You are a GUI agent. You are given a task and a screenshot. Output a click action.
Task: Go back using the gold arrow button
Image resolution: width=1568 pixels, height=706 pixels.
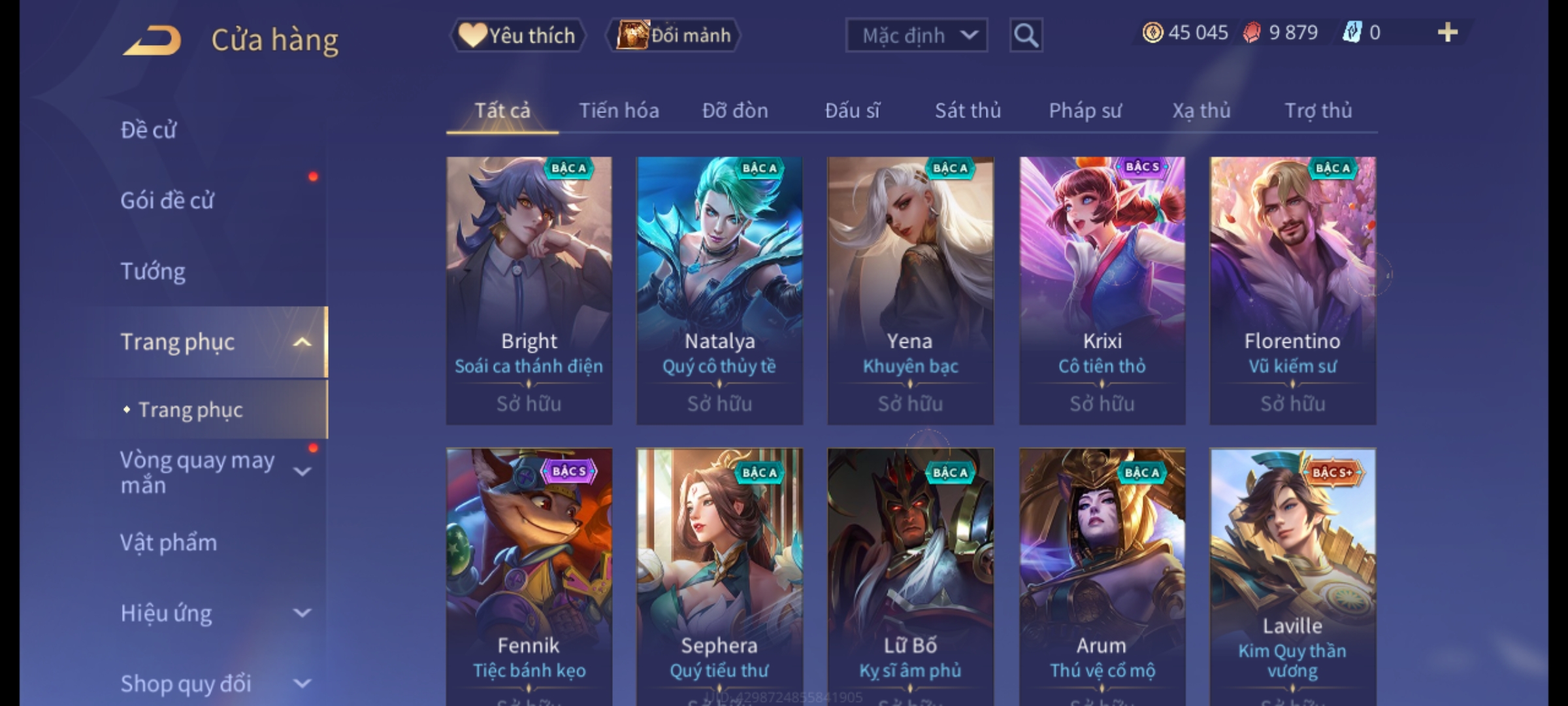152,41
